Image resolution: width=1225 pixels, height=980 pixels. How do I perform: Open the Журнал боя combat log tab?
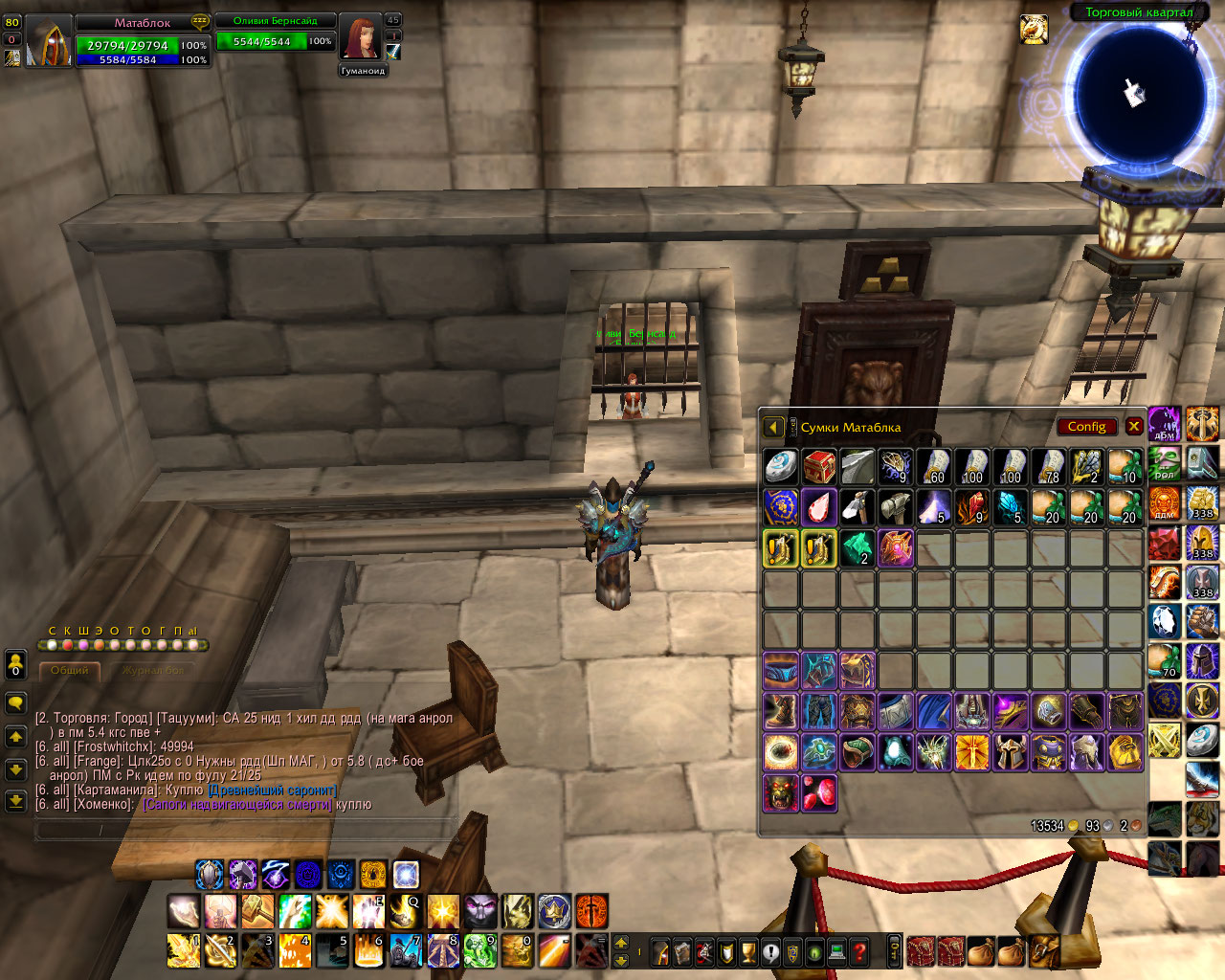coord(152,671)
